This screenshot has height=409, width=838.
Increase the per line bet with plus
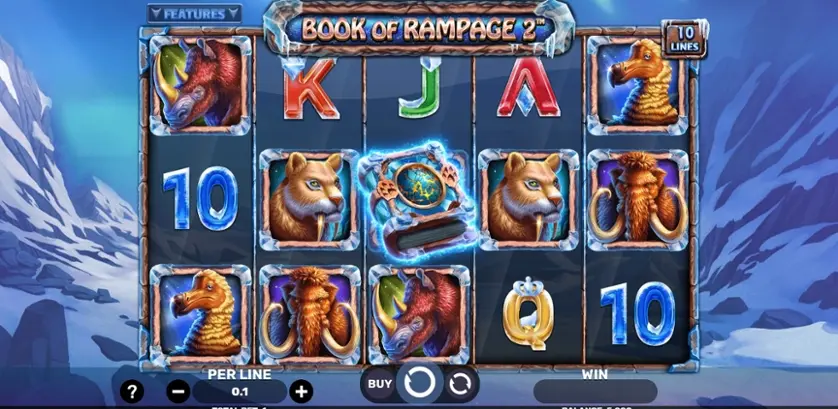coord(301,391)
